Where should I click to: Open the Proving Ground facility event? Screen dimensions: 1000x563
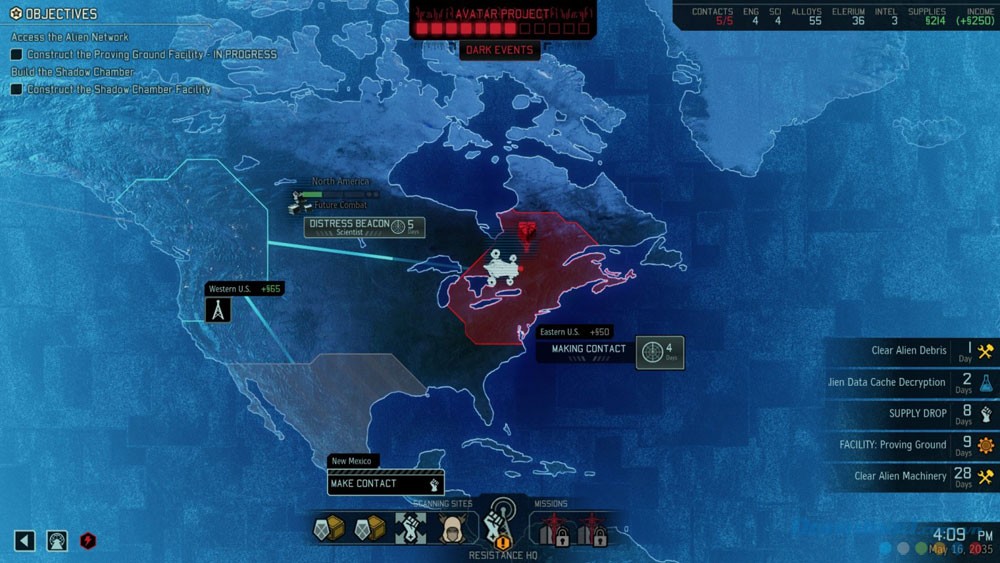tap(910, 445)
